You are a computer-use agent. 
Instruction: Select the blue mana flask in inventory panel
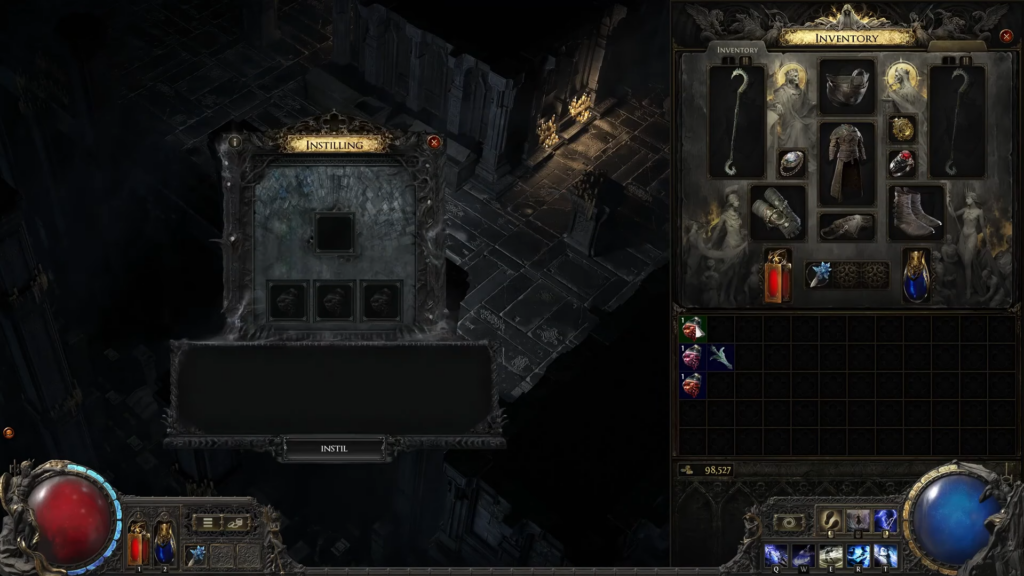point(916,275)
